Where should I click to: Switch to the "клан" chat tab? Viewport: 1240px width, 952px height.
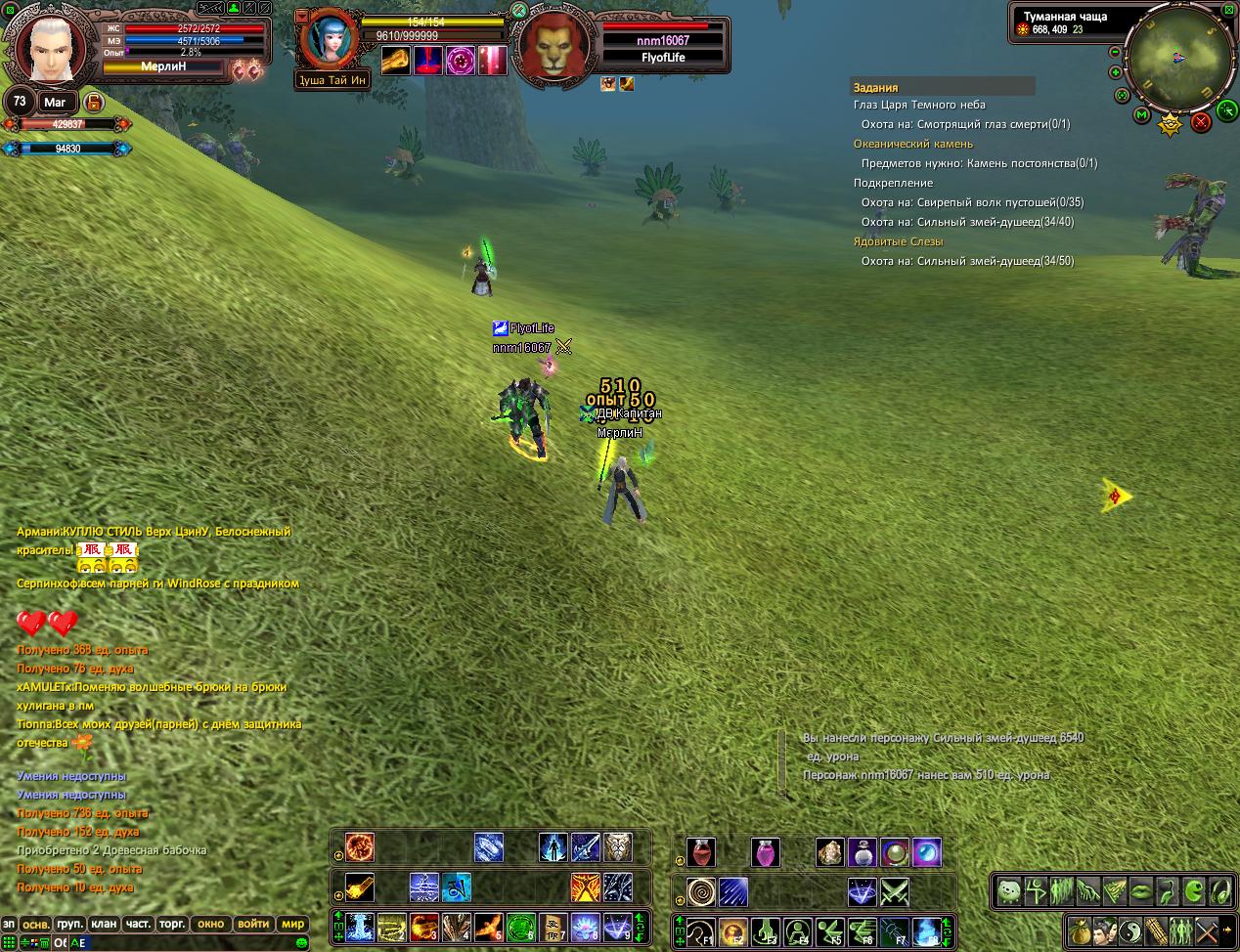(103, 923)
